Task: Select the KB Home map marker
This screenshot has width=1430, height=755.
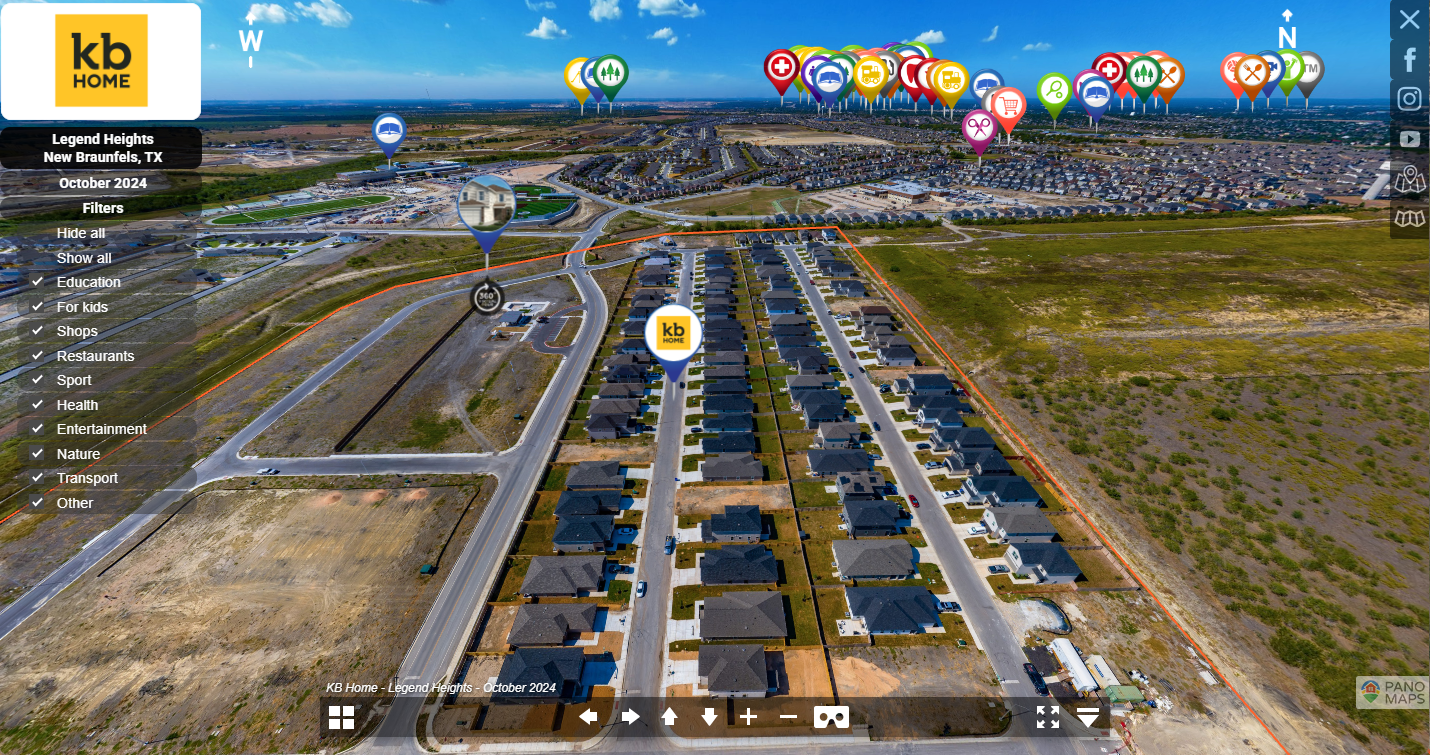Action: (x=673, y=333)
